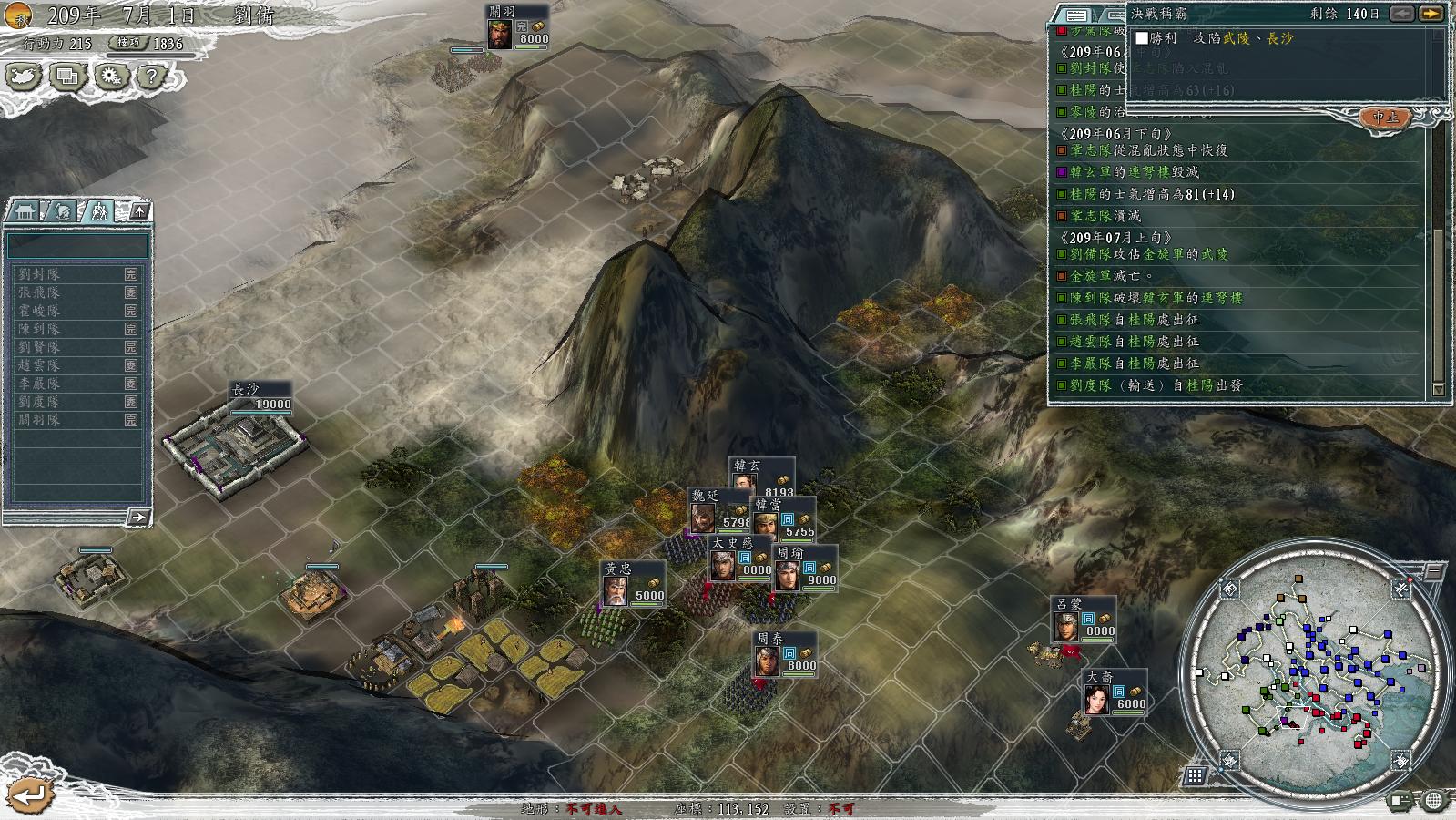
Task: Open the help question mark button
Action: click(x=152, y=77)
